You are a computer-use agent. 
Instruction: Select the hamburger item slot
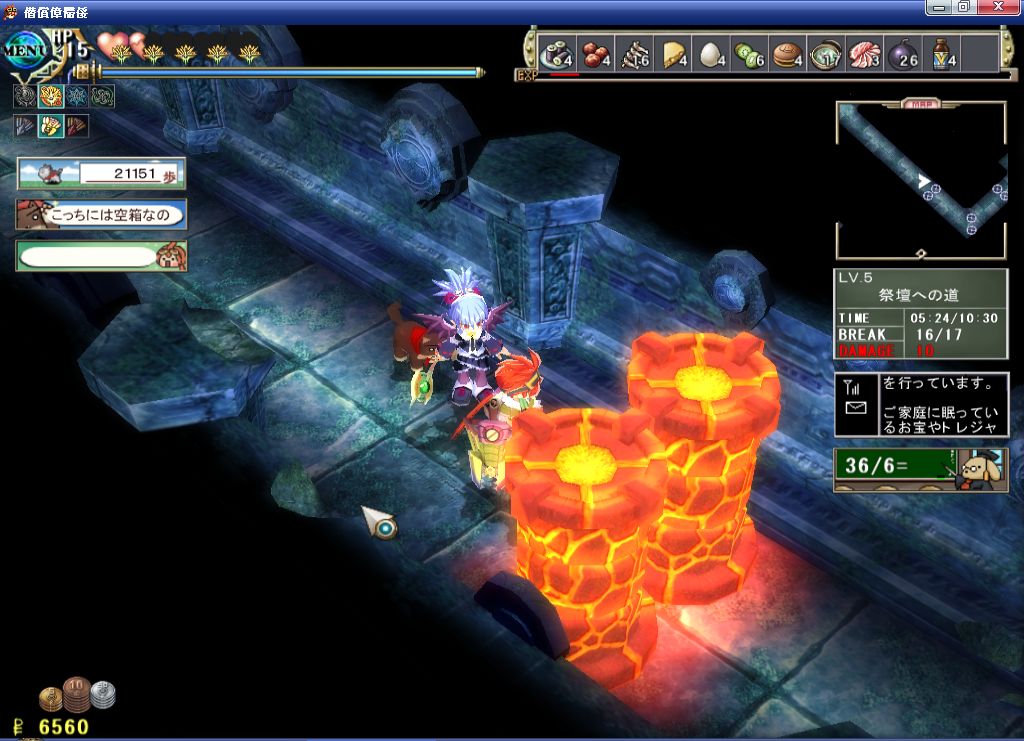(789, 54)
